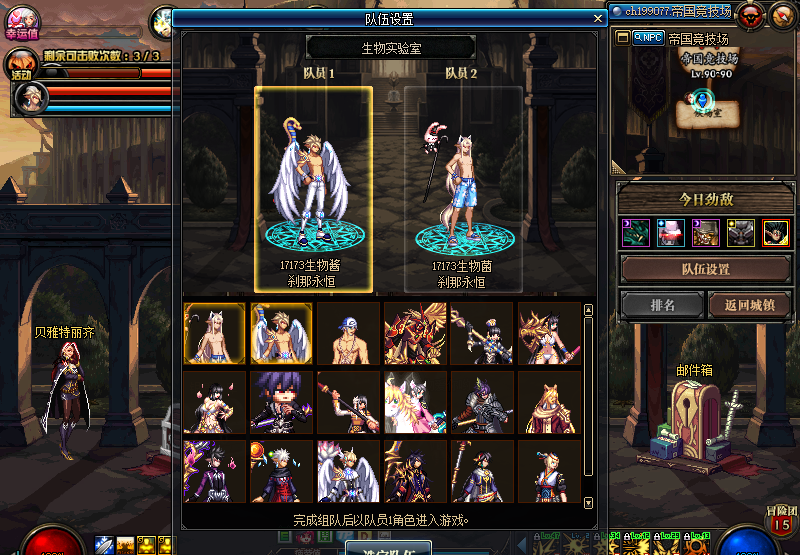
Task: Select the Team Member 1 winged character slot
Action: [314, 189]
